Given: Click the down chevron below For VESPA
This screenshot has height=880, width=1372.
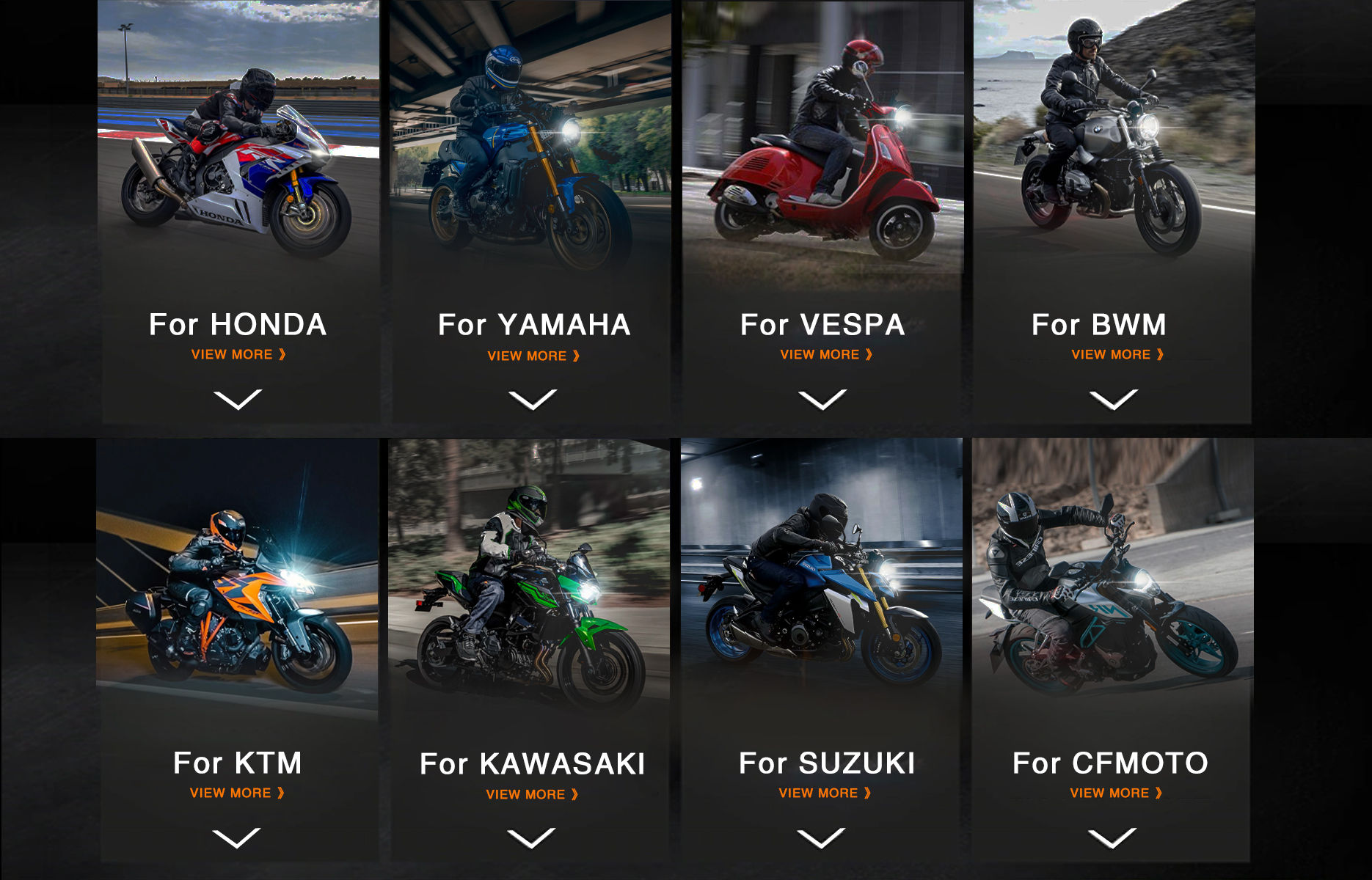Looking at the screenshot, I should tap(822, 400).
